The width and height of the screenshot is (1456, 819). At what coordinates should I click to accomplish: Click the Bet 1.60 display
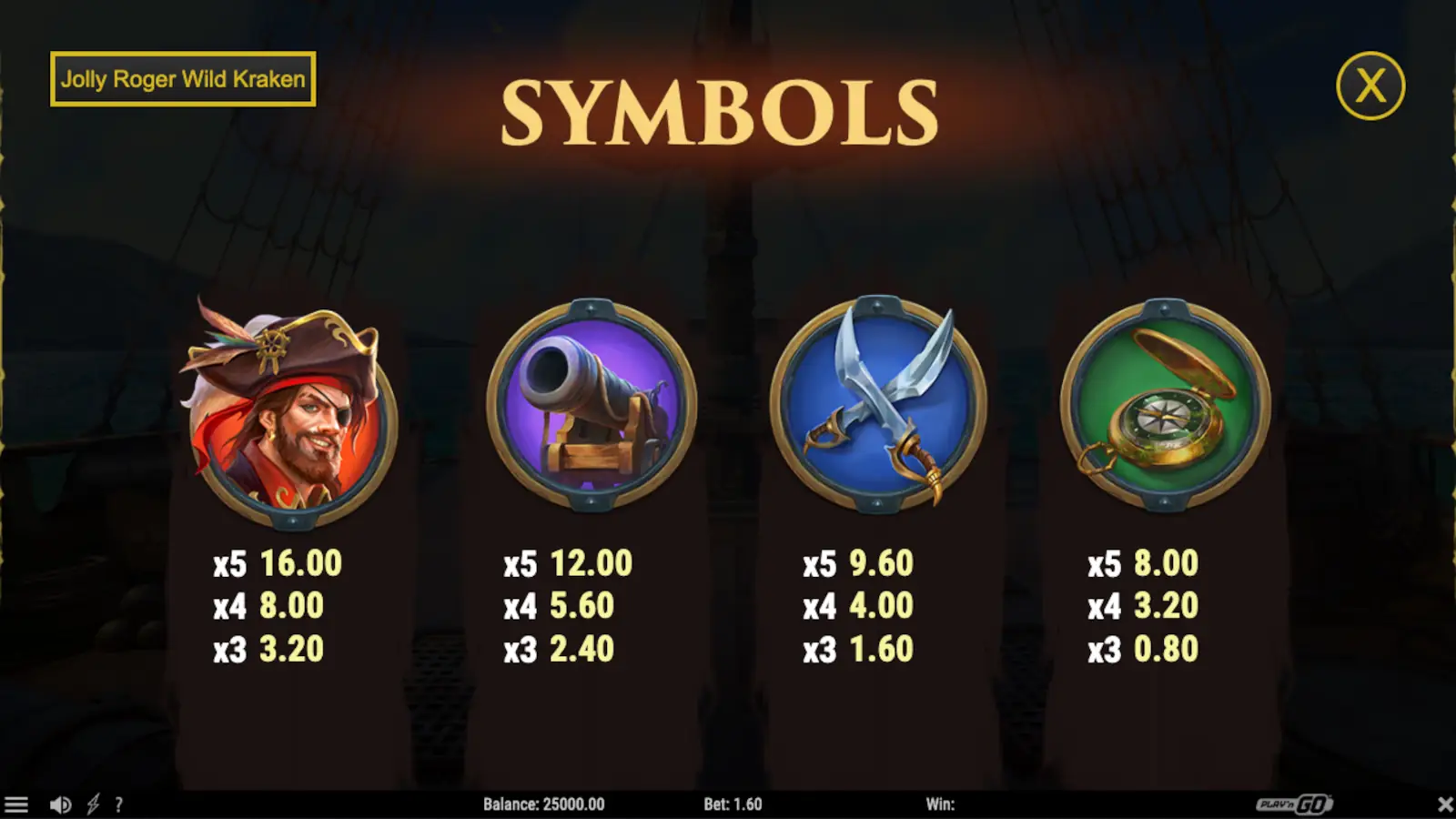point(734,804)
